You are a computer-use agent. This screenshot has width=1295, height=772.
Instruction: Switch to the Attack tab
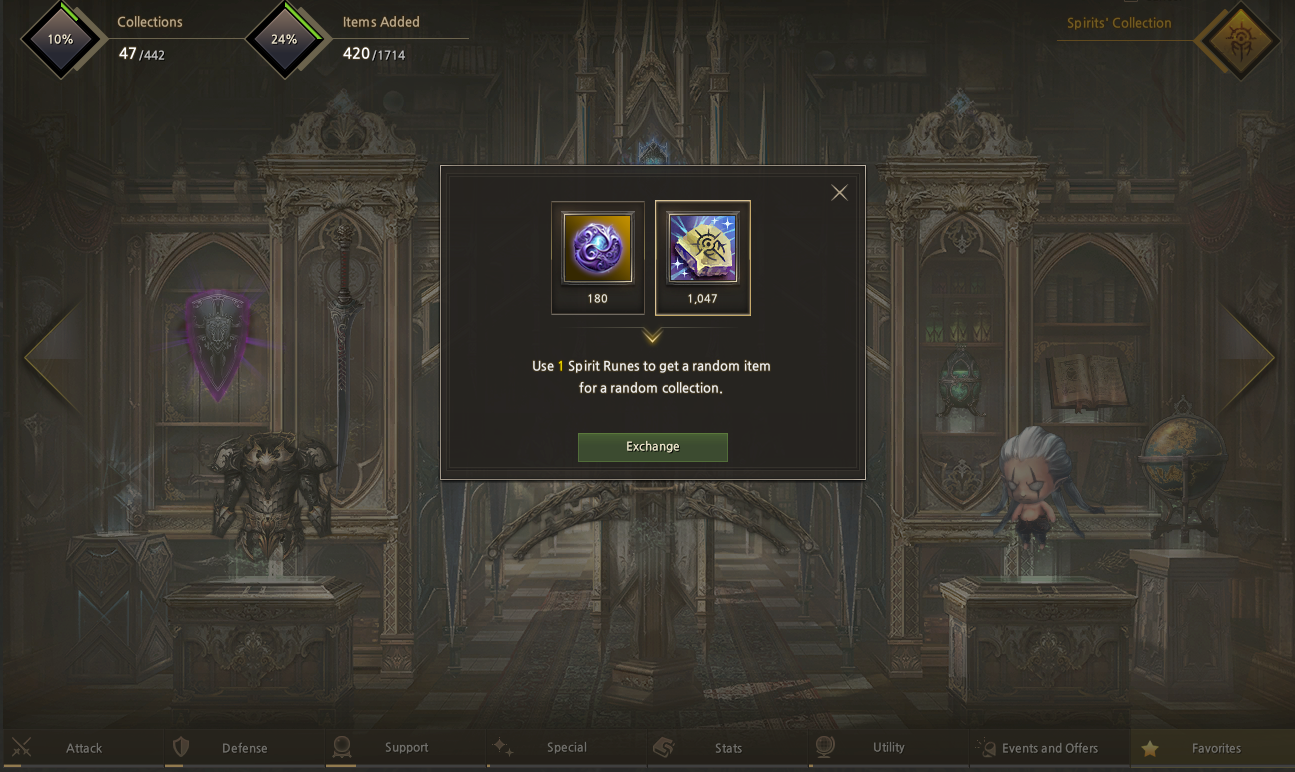[x=83, y=748]
